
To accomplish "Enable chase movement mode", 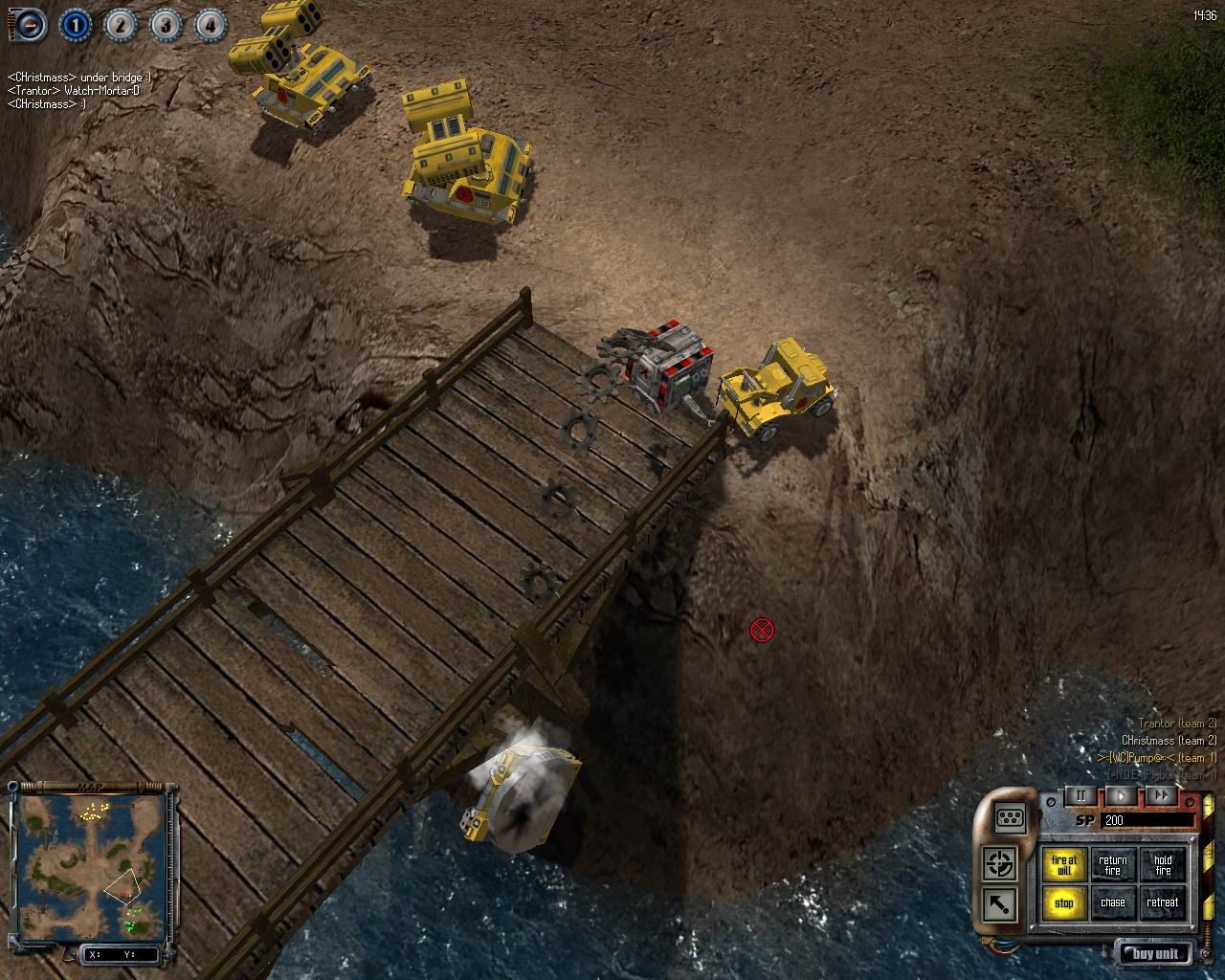I will click(1113, 902).
